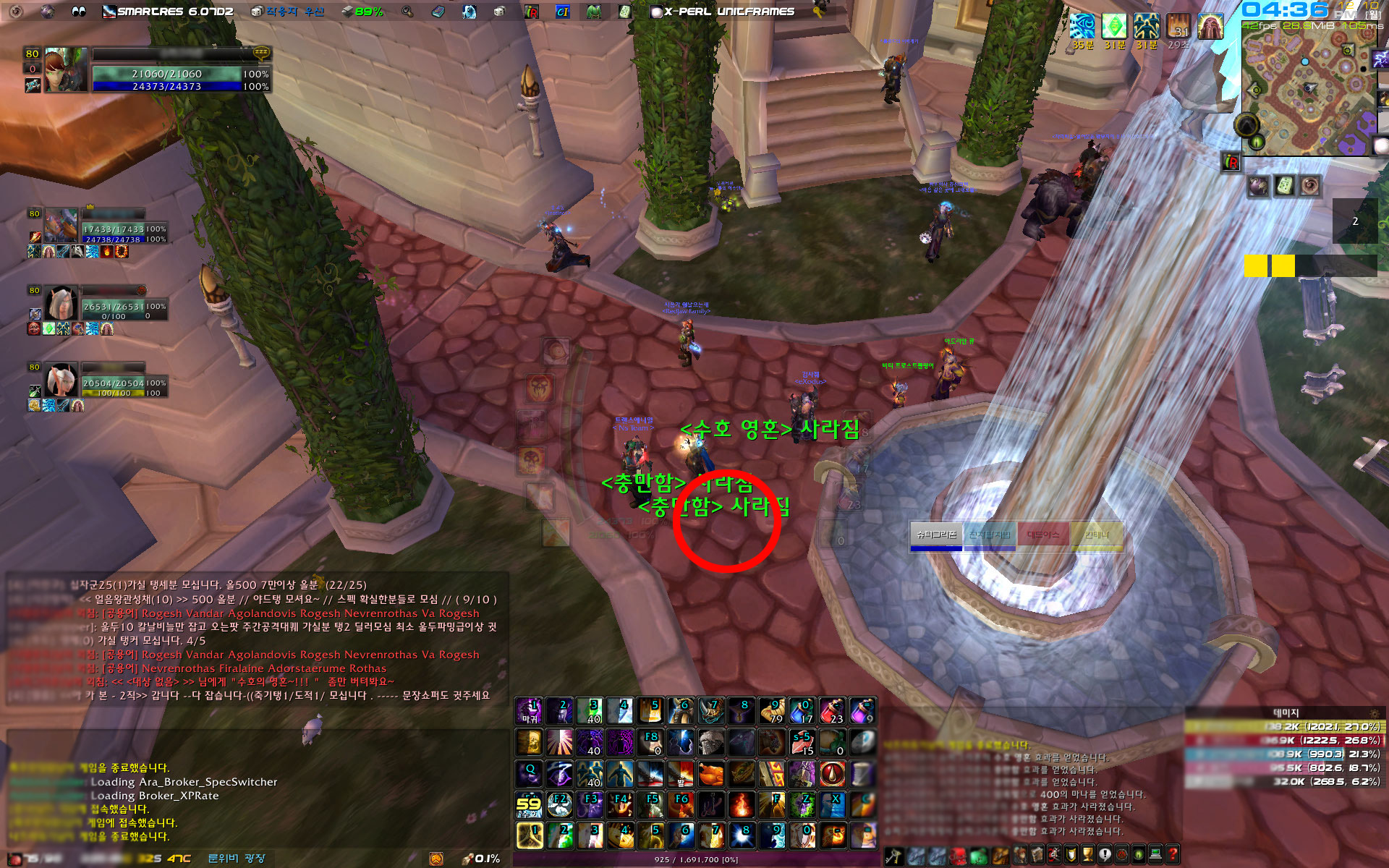Activate the ability bound to F2
This screenshot has height=868, width=1389.
(x=559, y=804)
